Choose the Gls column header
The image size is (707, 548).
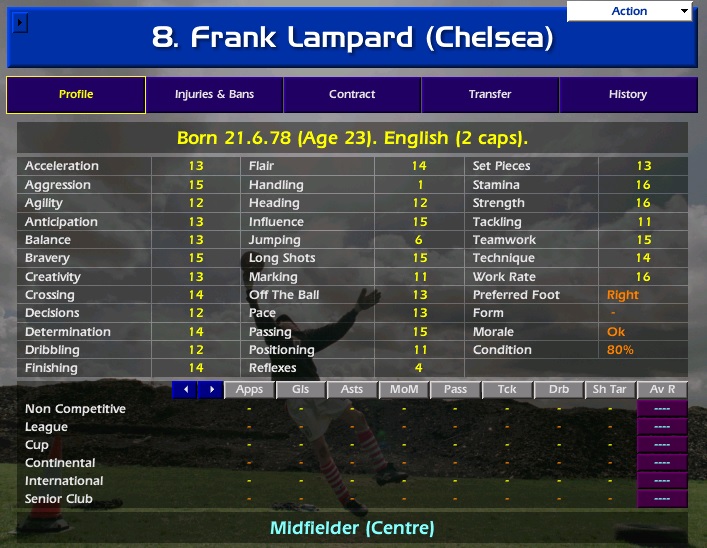click(300, 389)
